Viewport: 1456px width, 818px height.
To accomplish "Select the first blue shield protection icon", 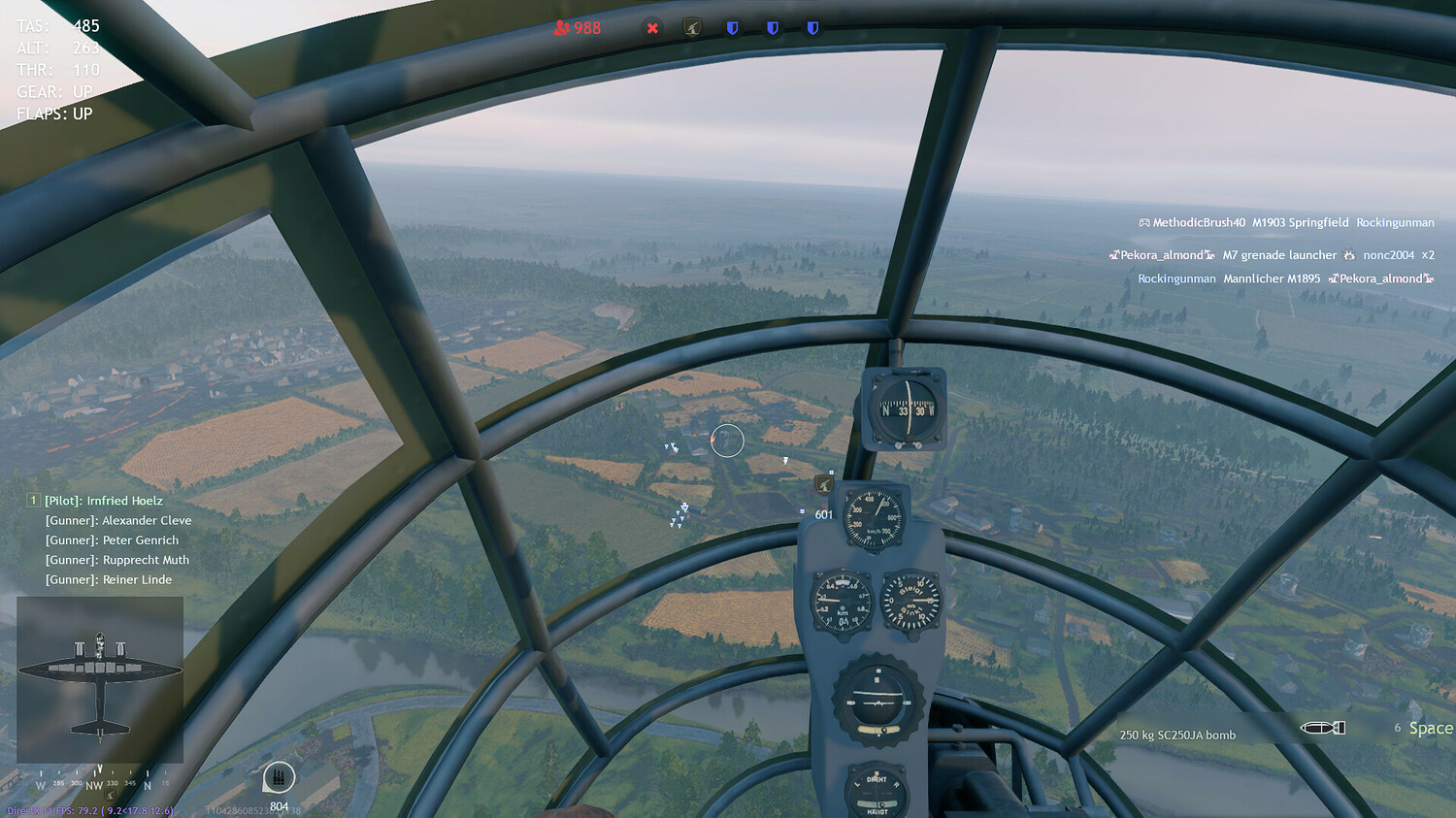I will tap(734, 27).
